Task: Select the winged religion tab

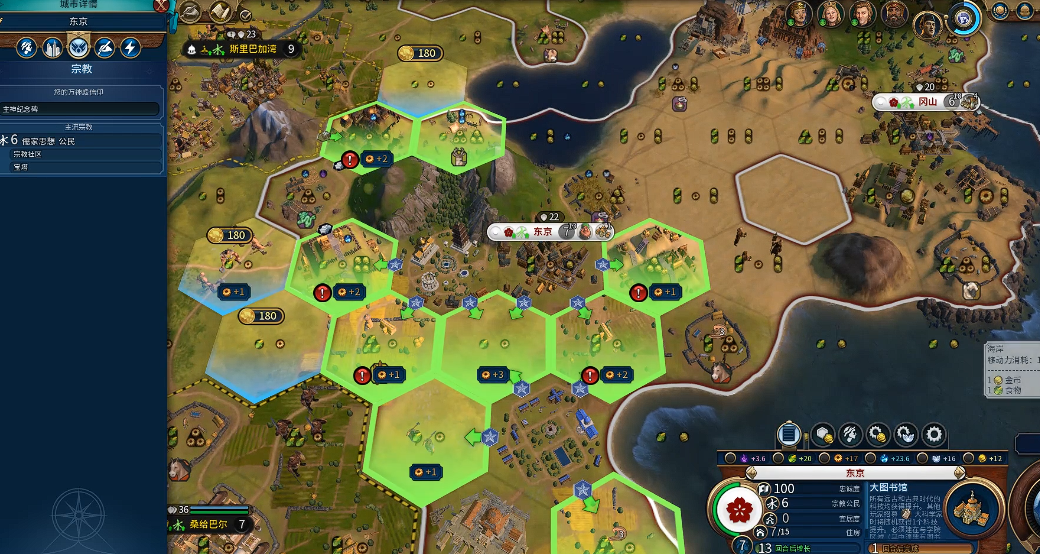Action: tap(78, 47)
